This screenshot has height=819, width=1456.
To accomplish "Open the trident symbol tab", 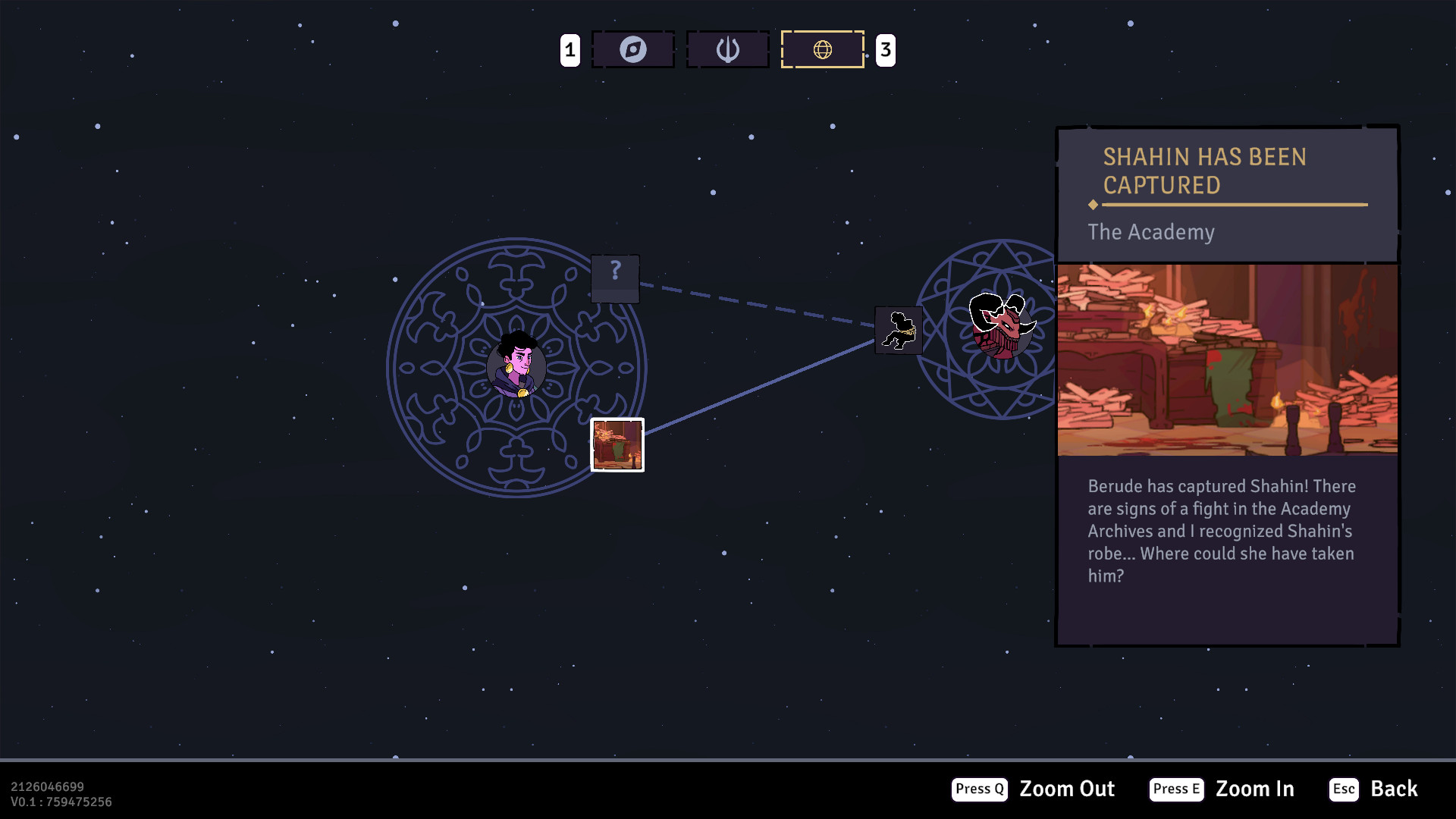I will (728, 50).
